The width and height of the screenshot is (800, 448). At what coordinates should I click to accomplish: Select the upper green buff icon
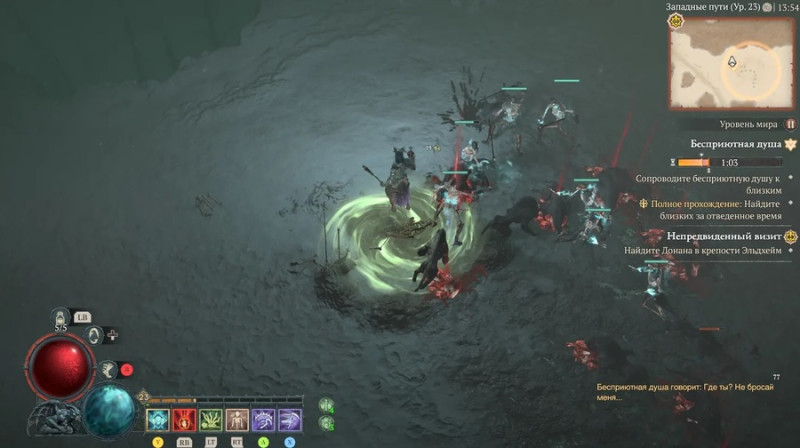[x=326, y=405]
